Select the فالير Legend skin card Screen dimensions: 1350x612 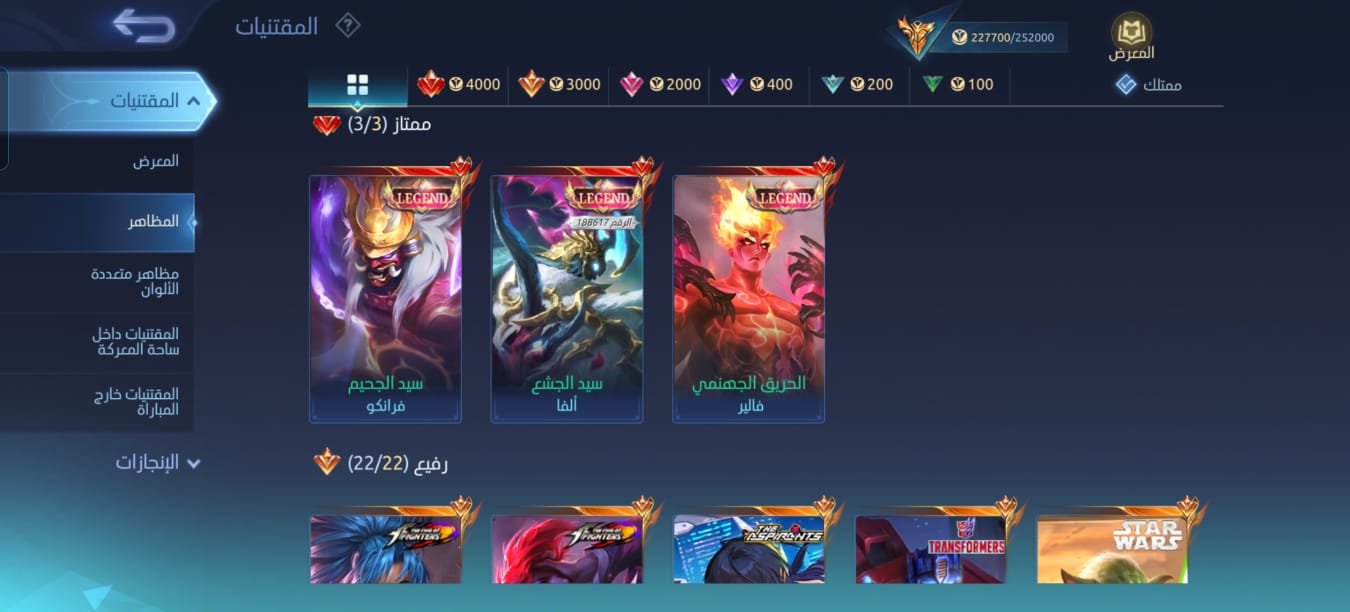click(749, 299)
